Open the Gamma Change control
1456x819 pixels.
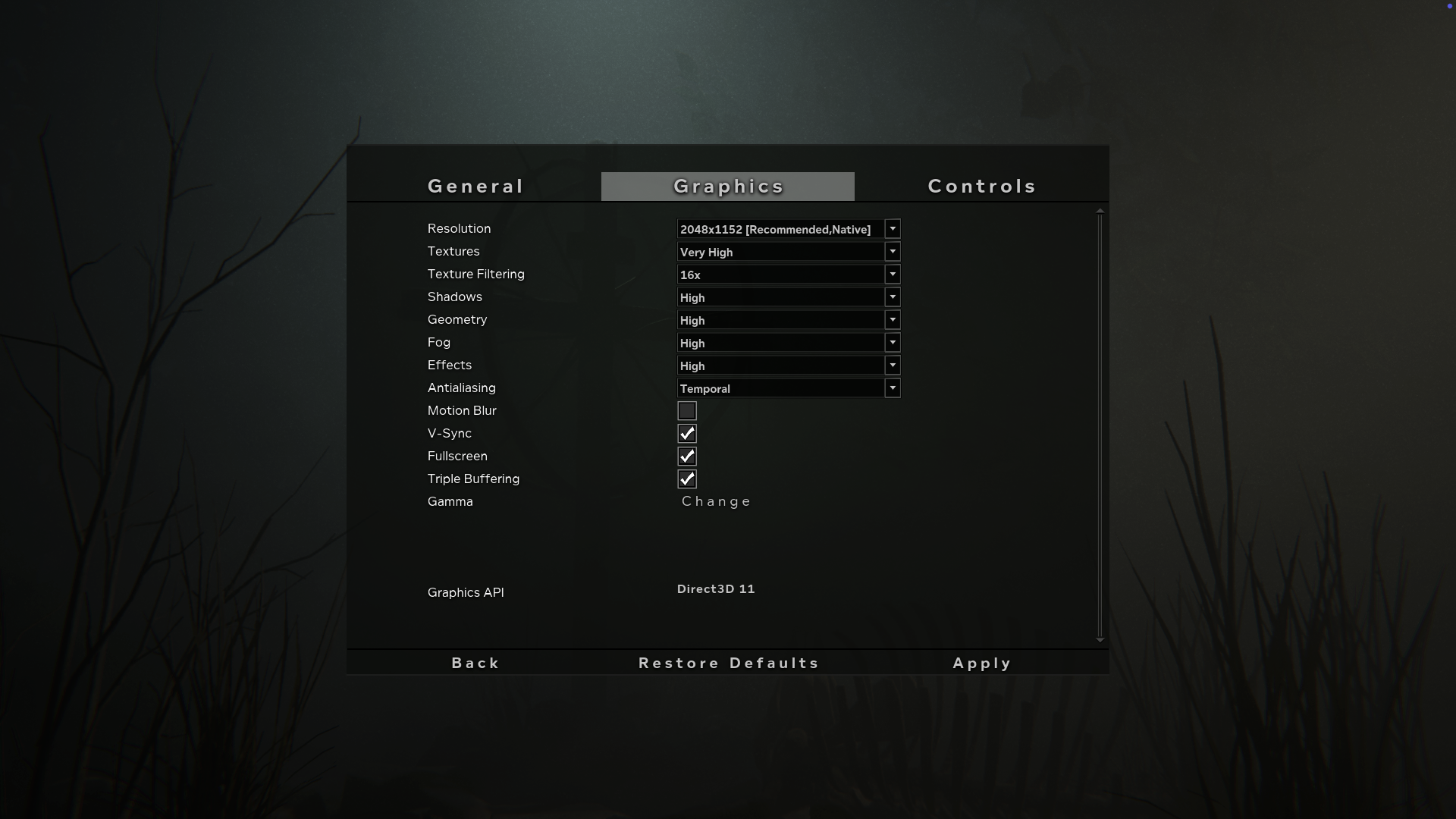[x=715, y=500]
